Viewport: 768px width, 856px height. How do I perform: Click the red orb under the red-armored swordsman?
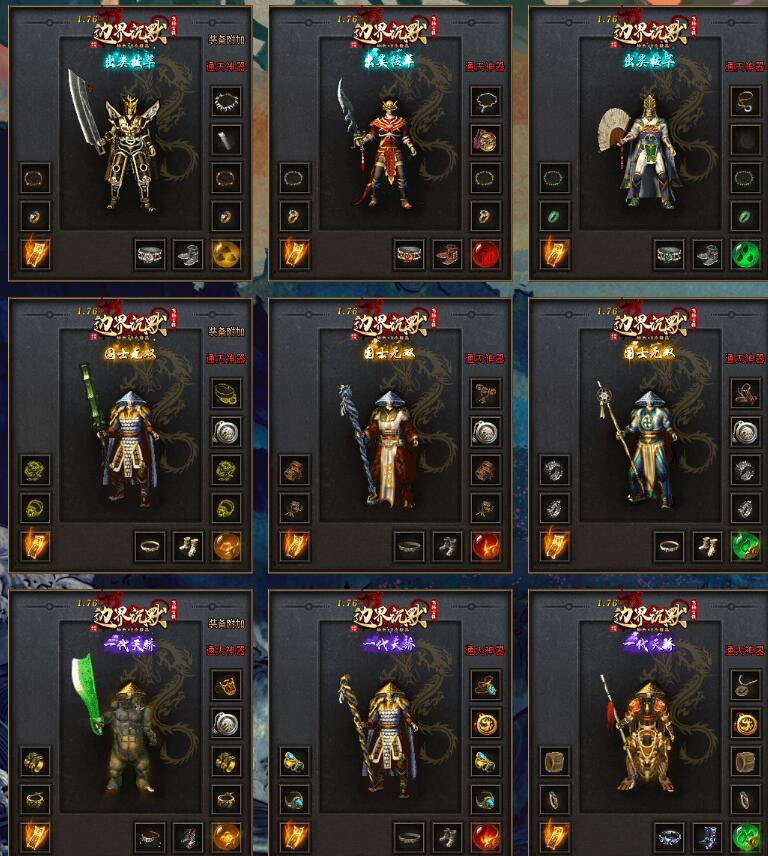(486, 254)
